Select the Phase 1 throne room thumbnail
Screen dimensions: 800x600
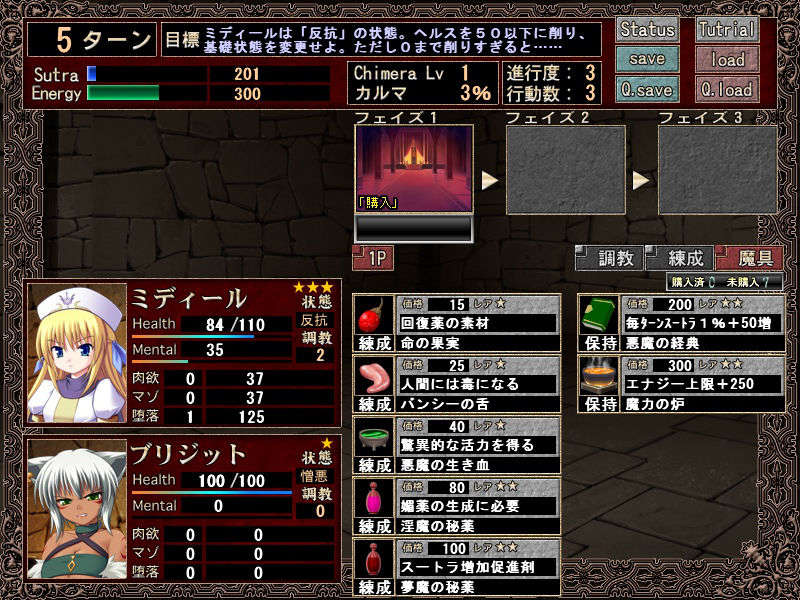pyautogui.click(x=413, y=168)
